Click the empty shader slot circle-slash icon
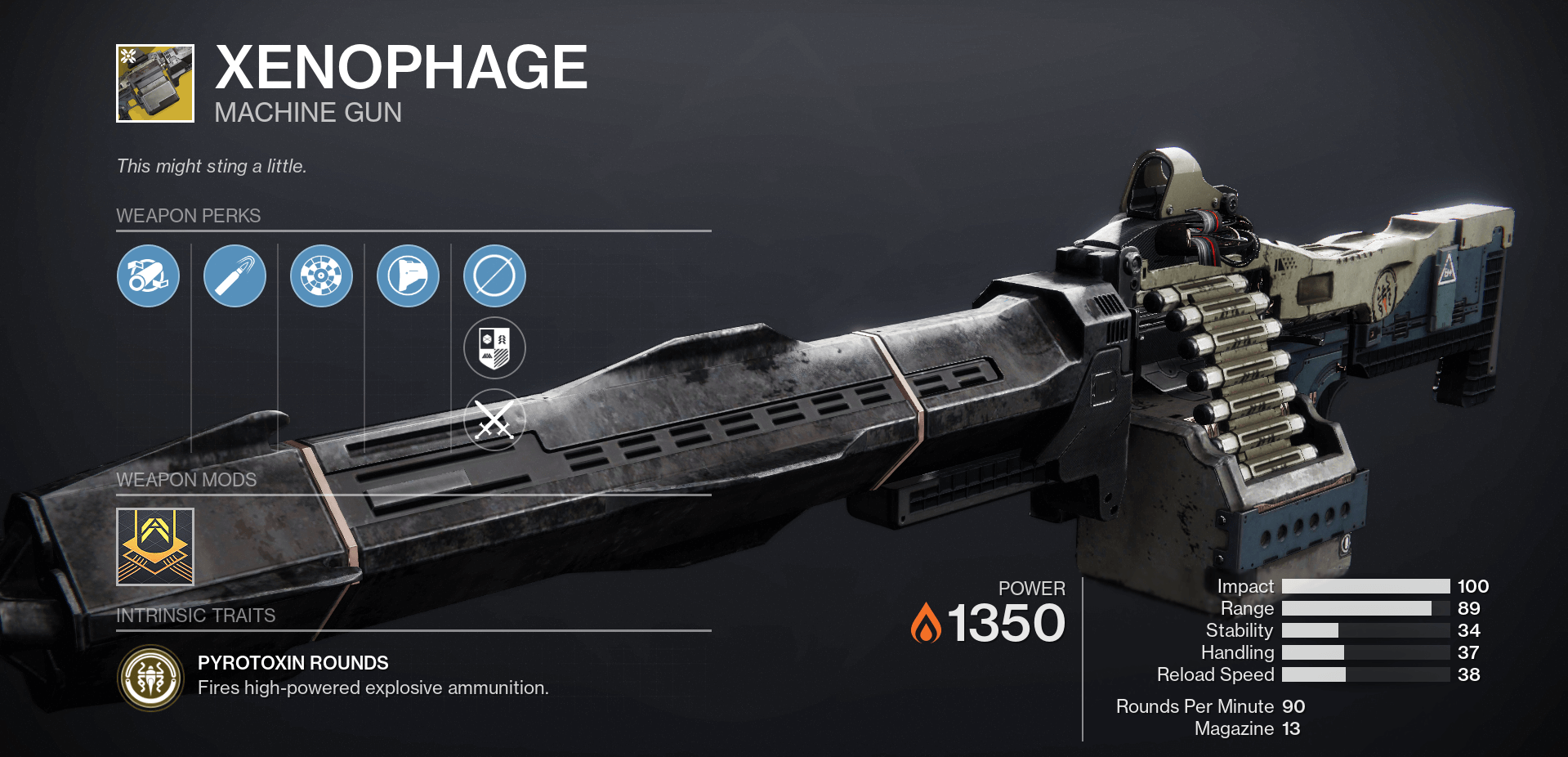This screenshot has width=1568, height=757. 494,276
